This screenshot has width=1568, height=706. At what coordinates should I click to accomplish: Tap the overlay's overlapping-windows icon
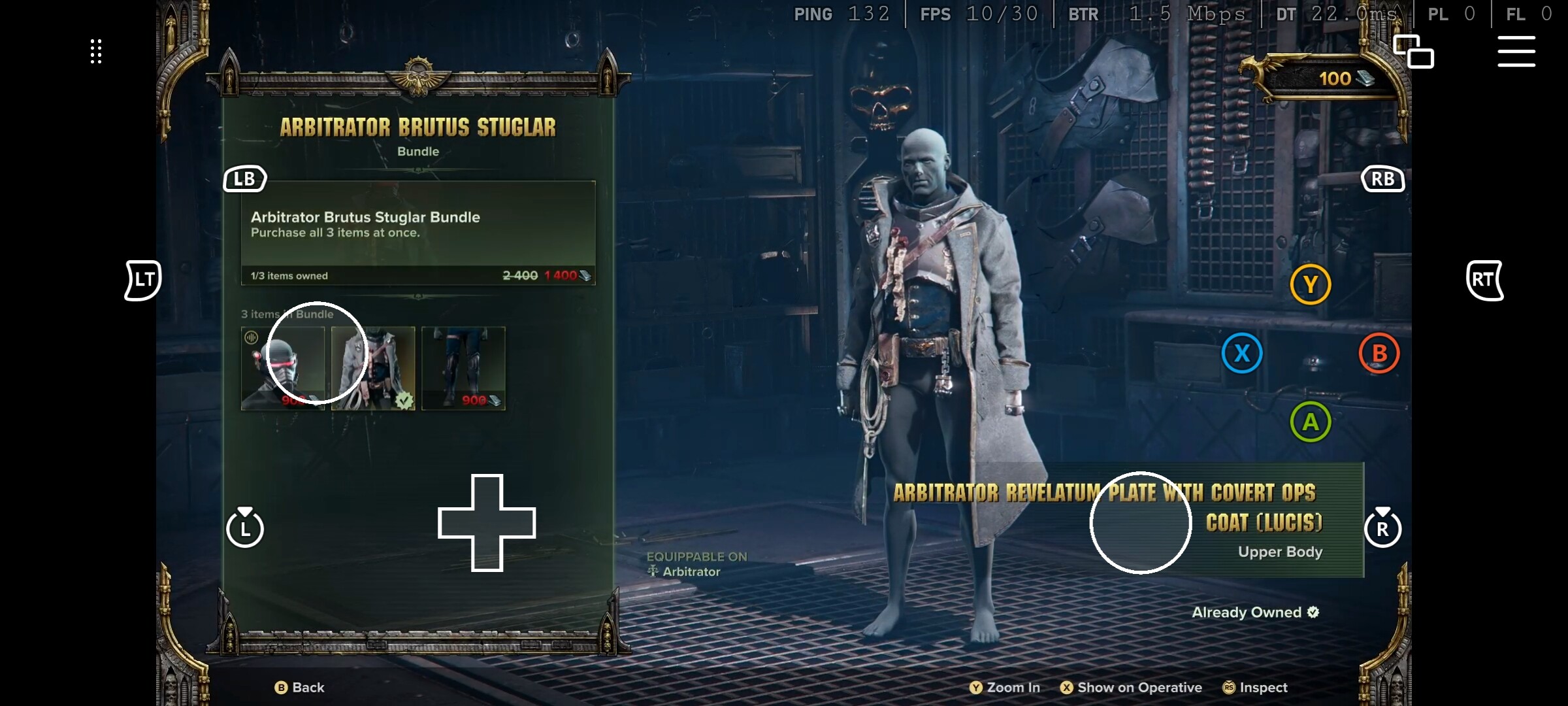tap(1413, 52)
